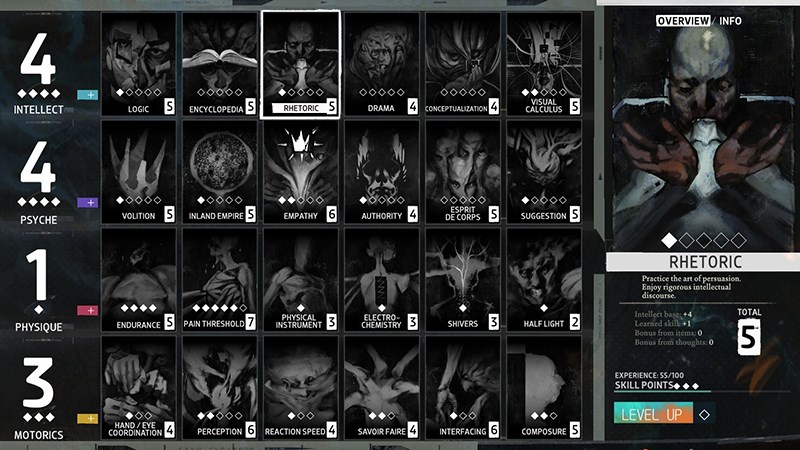The image size is (800, 450).
Task: Select the Interfacing skill card
Action: point(463,388)
